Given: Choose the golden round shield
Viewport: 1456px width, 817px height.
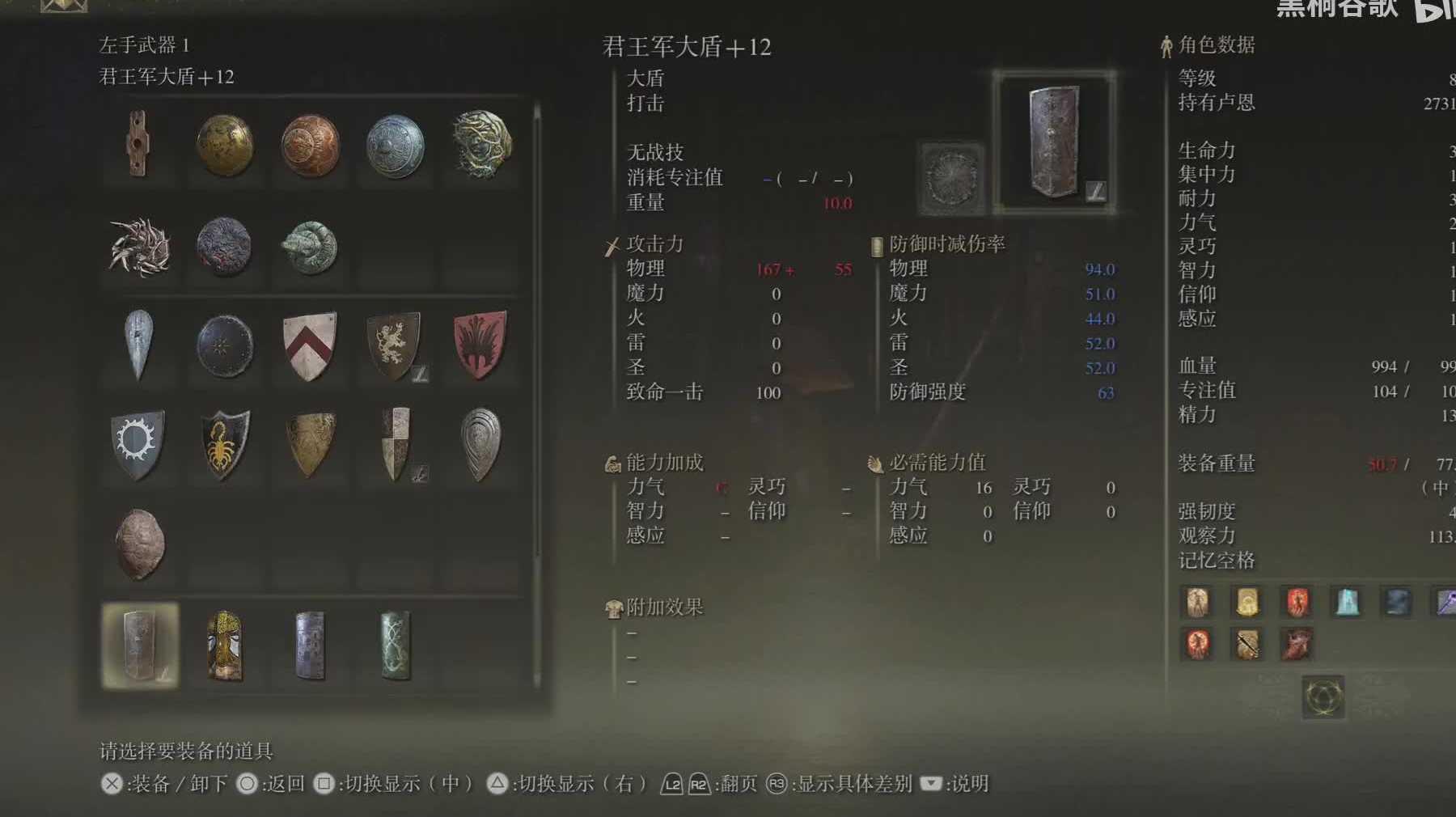Looking at the screenshot, I should 225,146.
